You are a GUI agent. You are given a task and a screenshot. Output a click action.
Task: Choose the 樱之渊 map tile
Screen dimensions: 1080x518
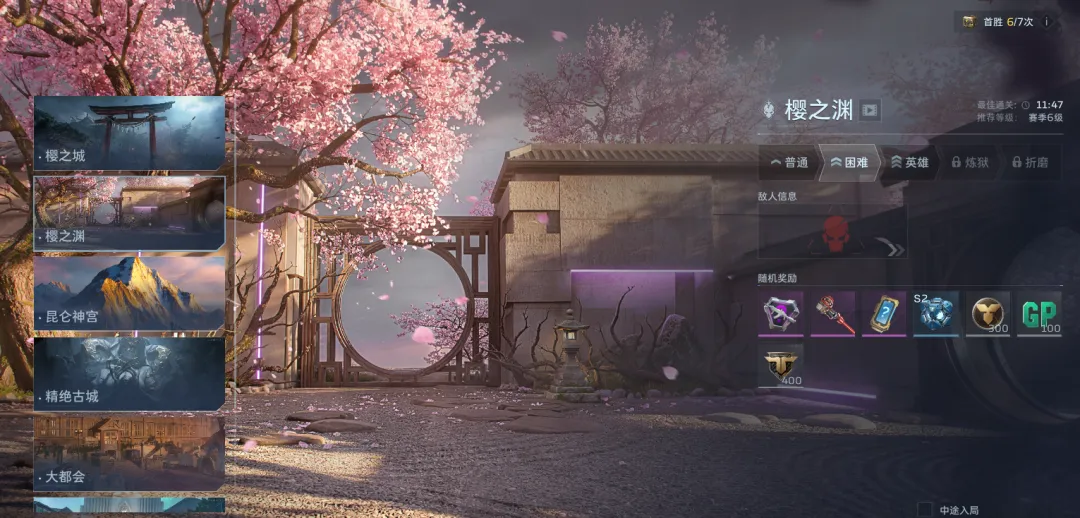(x=129, y=213)
